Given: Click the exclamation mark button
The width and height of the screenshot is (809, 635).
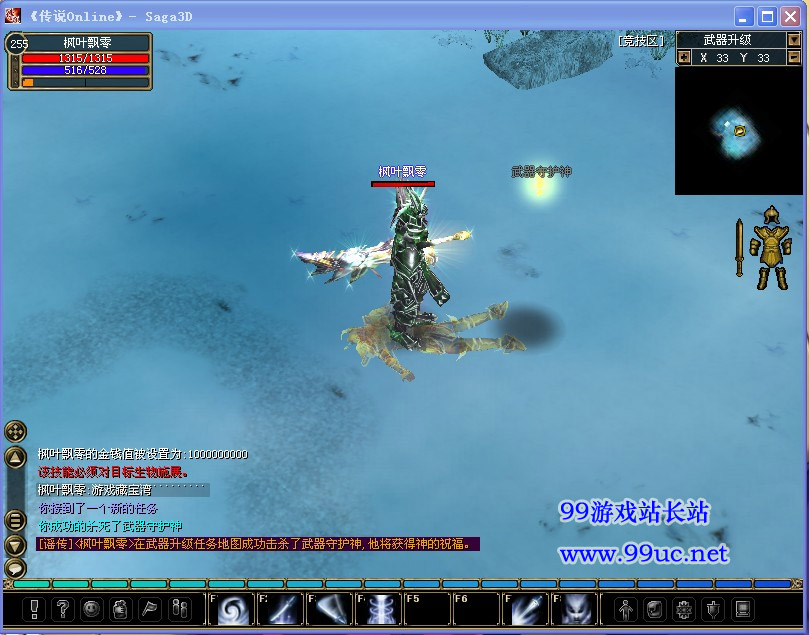Looking at the screenshot, I should click(x=34, y=608).
